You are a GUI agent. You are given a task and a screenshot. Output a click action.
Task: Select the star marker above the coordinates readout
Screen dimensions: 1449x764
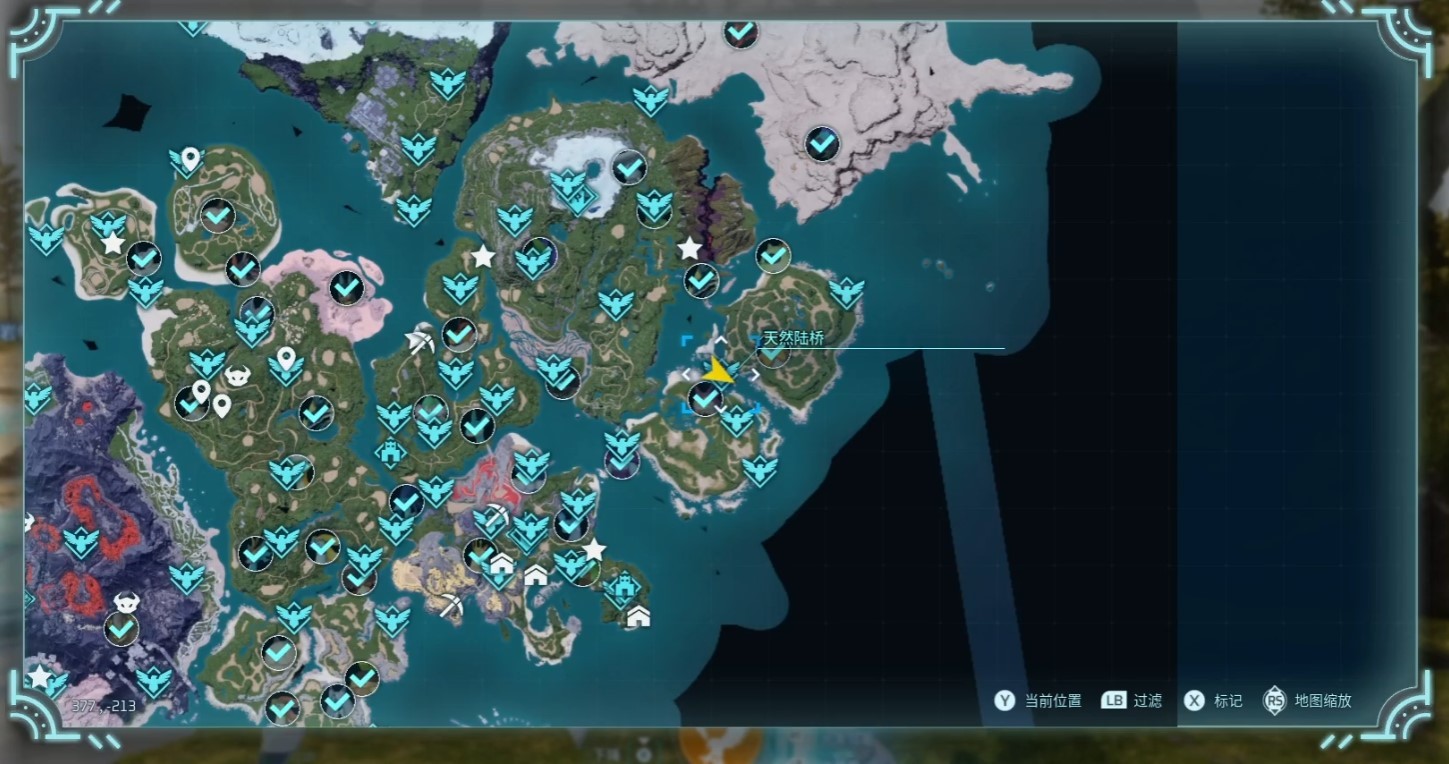coord(39,677)
